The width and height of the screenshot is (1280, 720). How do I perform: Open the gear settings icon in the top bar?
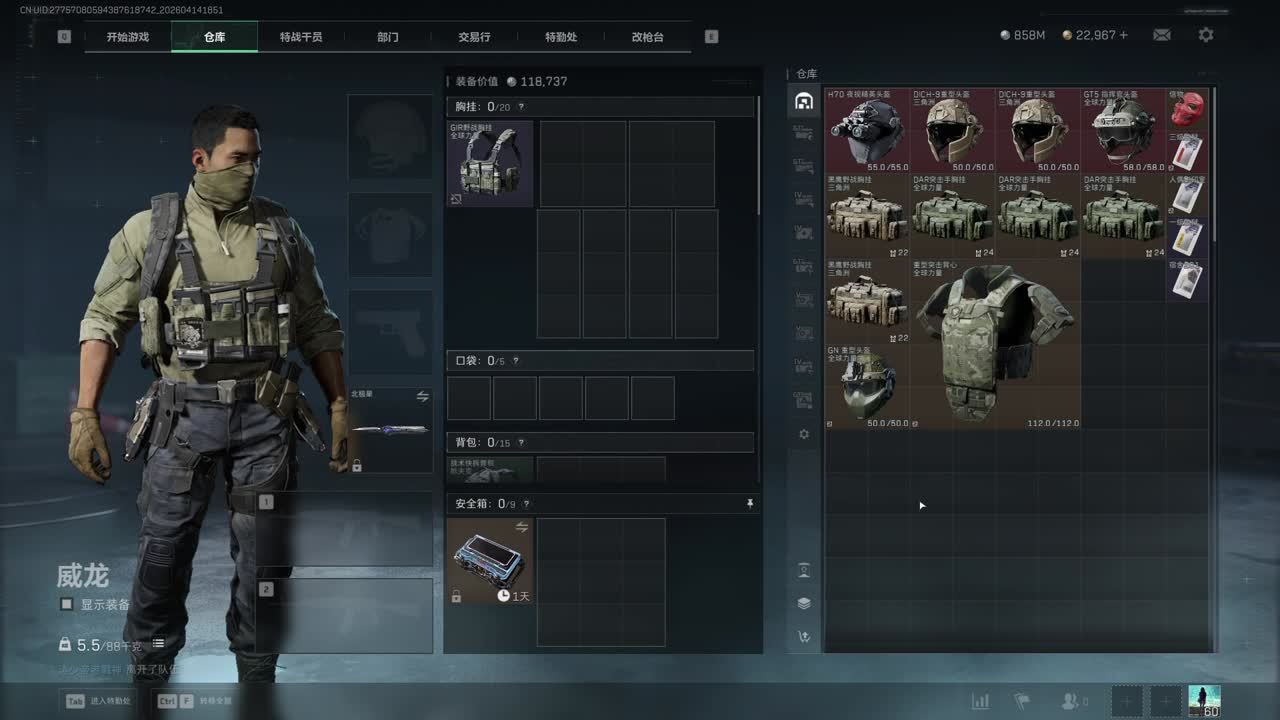coord(1206,35)
